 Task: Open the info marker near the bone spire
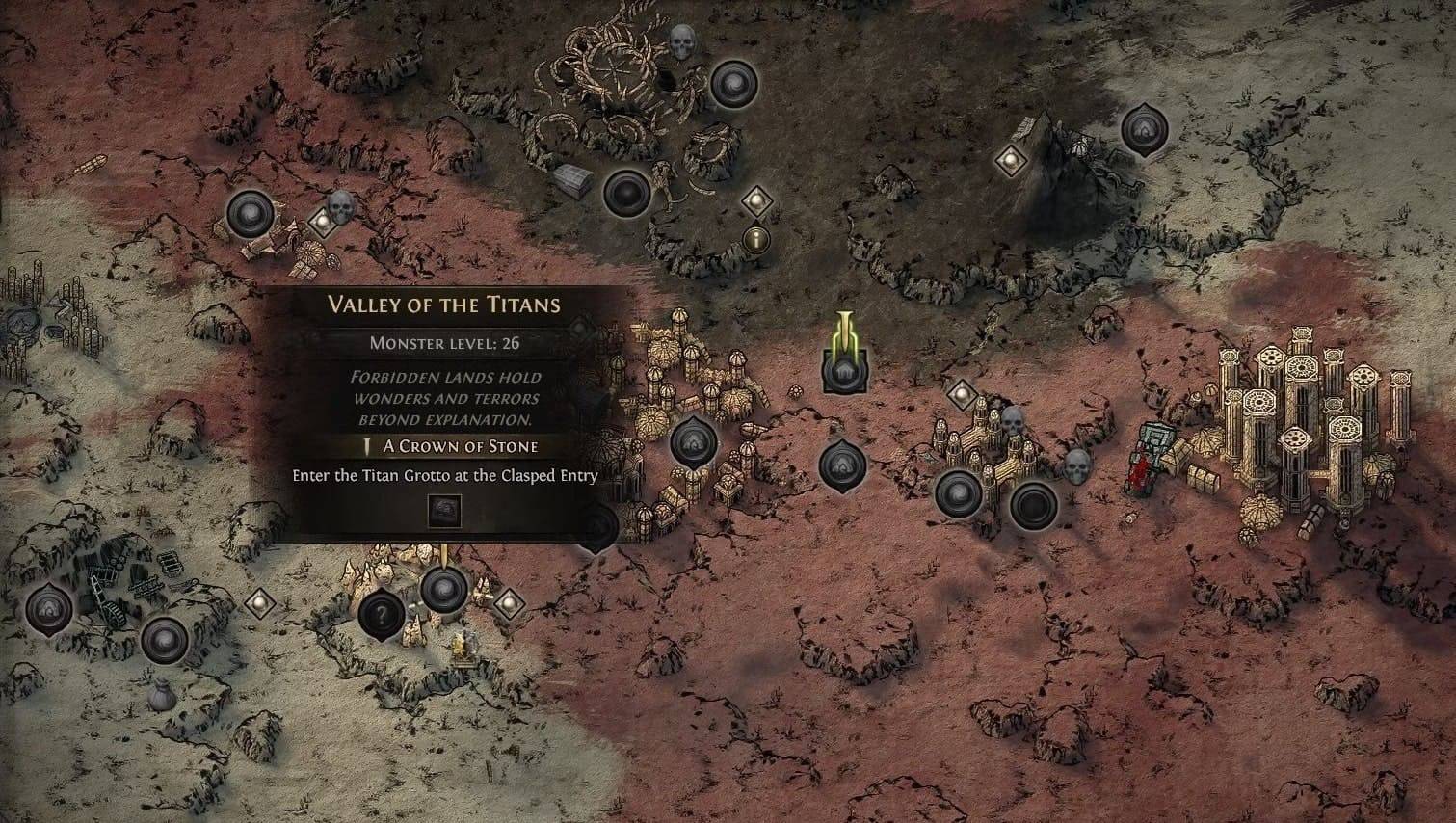click(x=757, y=240)
